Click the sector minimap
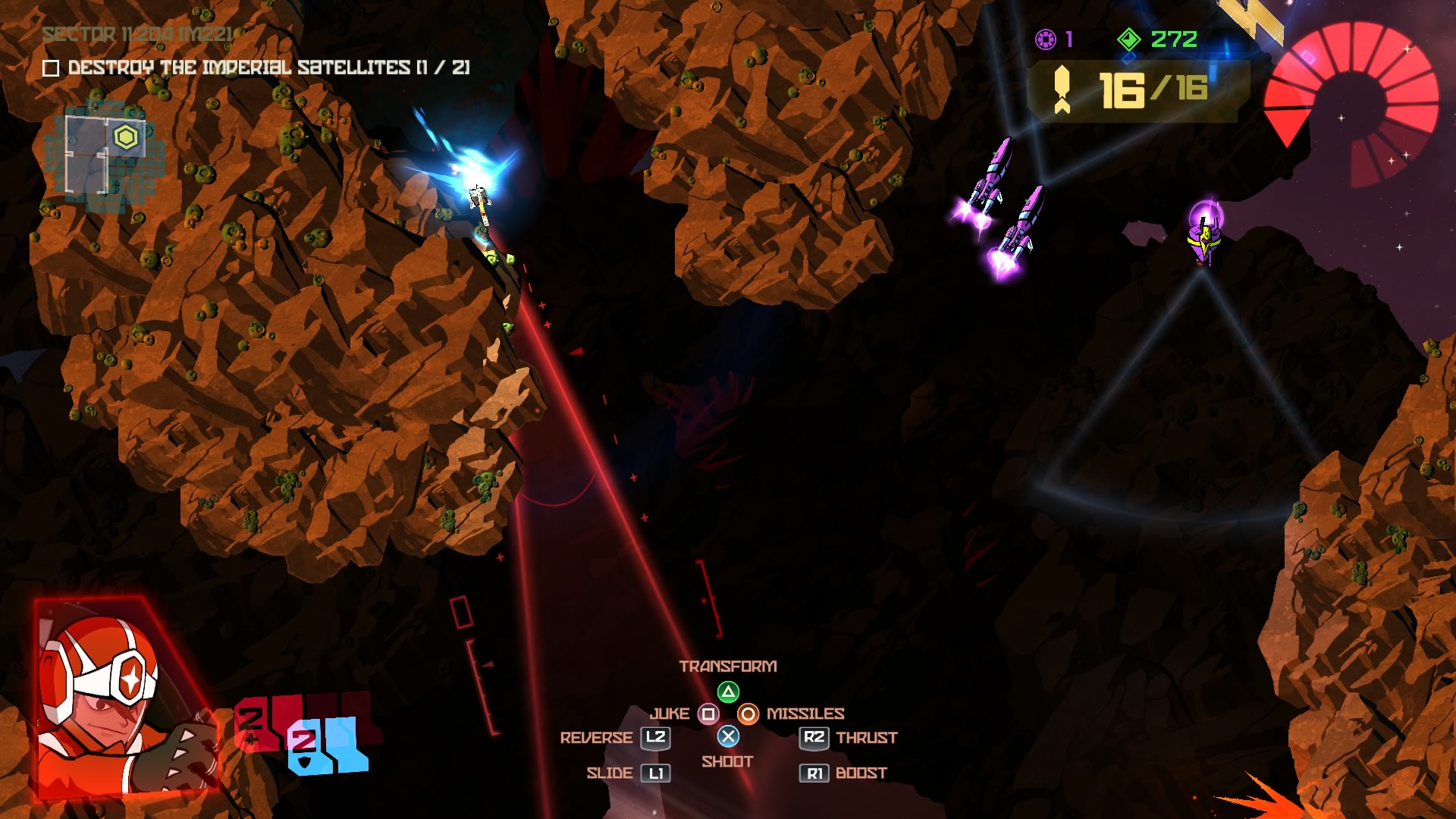 (x=105, y=155)
